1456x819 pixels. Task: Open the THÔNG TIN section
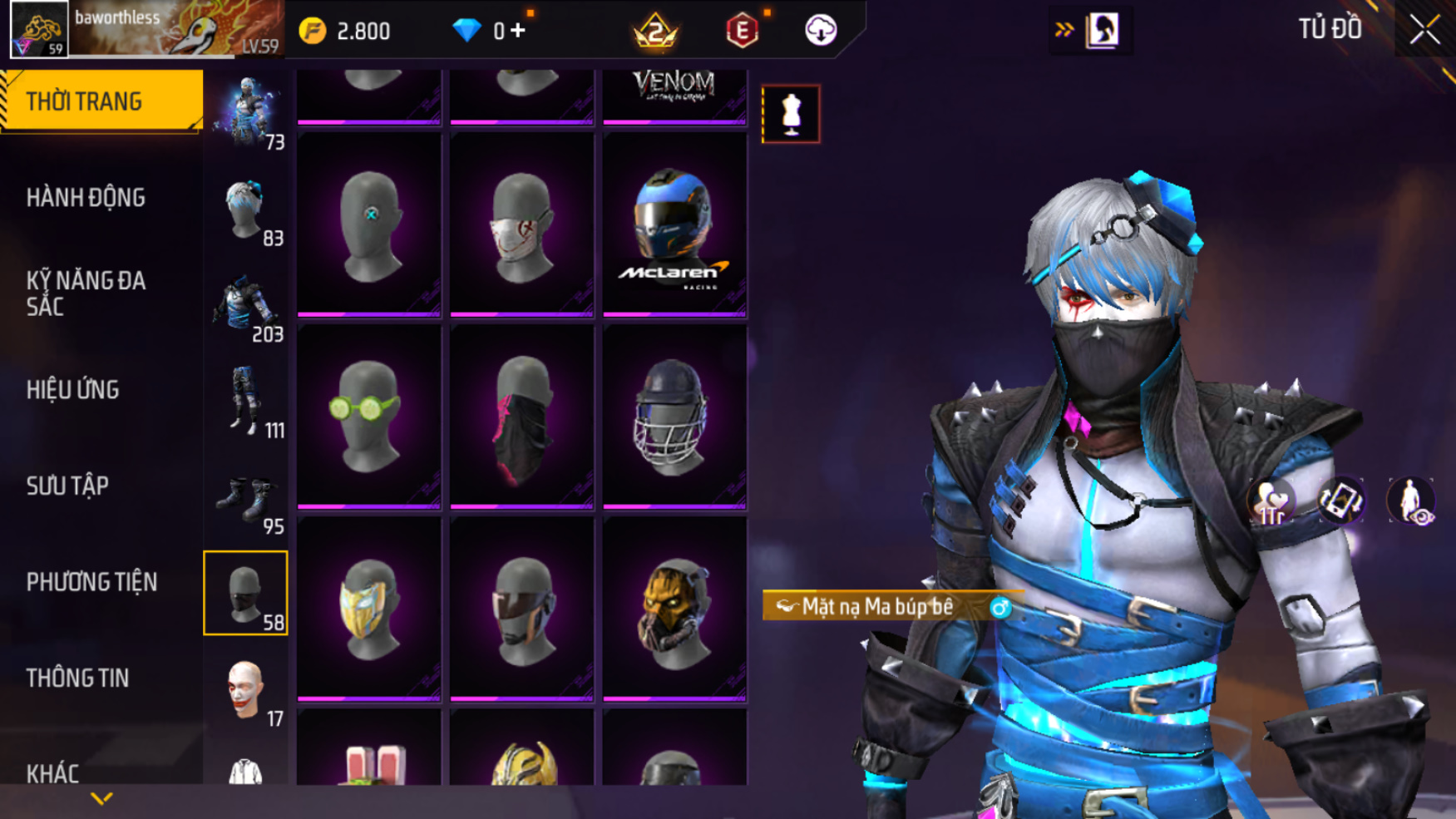77,678
